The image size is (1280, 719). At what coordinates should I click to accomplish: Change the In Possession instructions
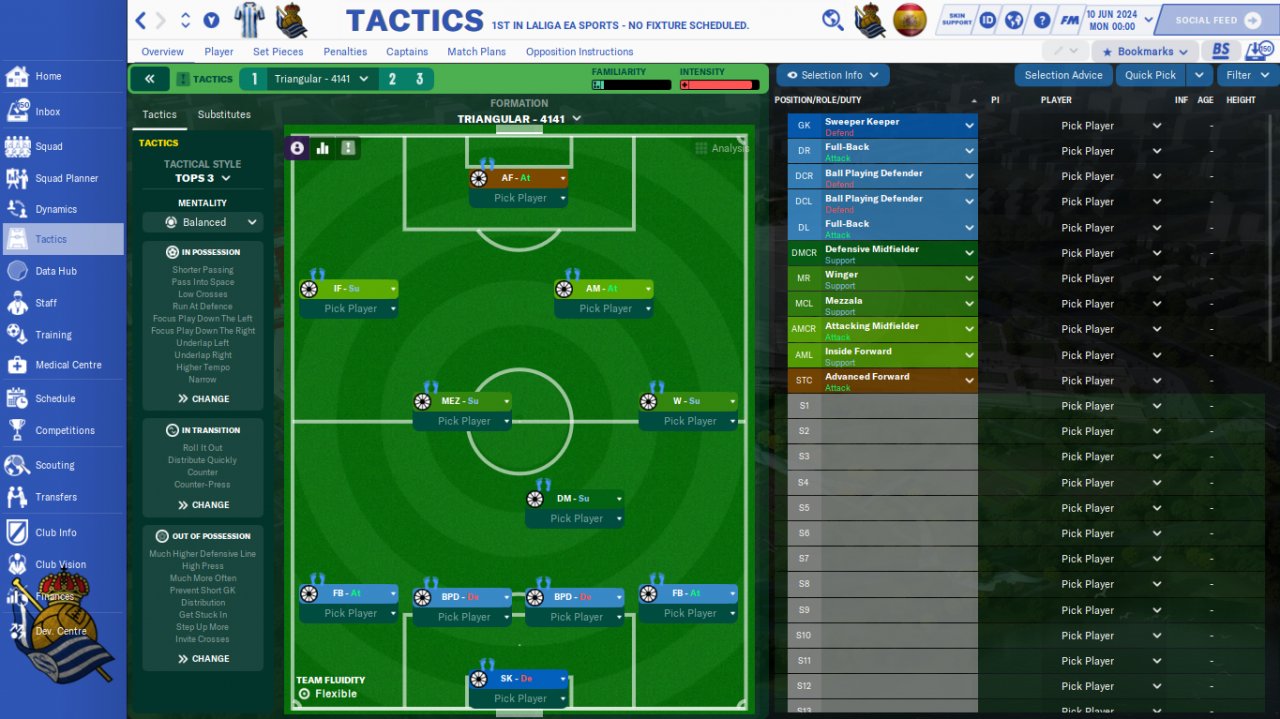pyautogui.click(x=204, y=399)
